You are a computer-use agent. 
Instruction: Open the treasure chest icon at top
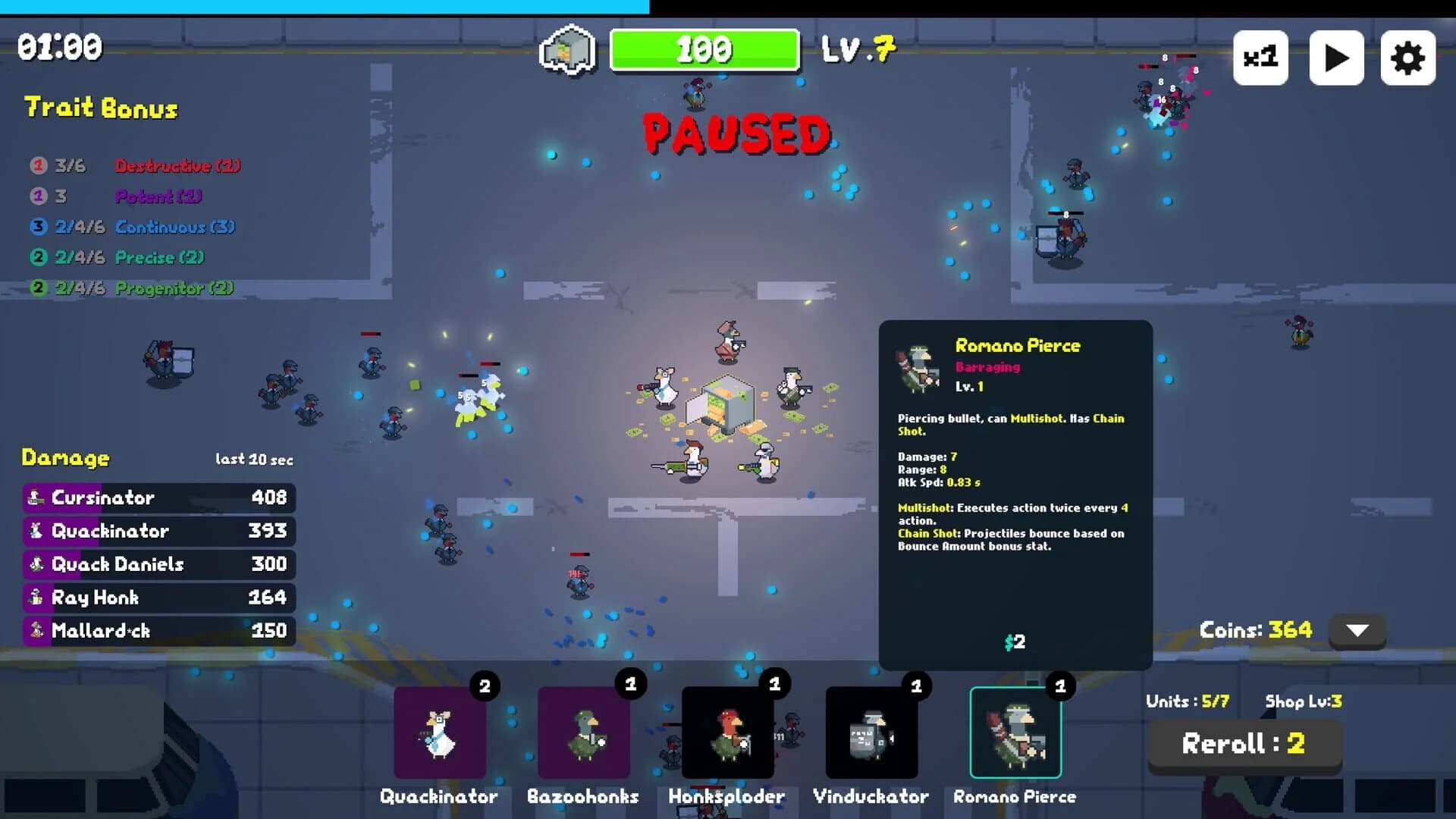pyautogui.click(x=567, y=49)
